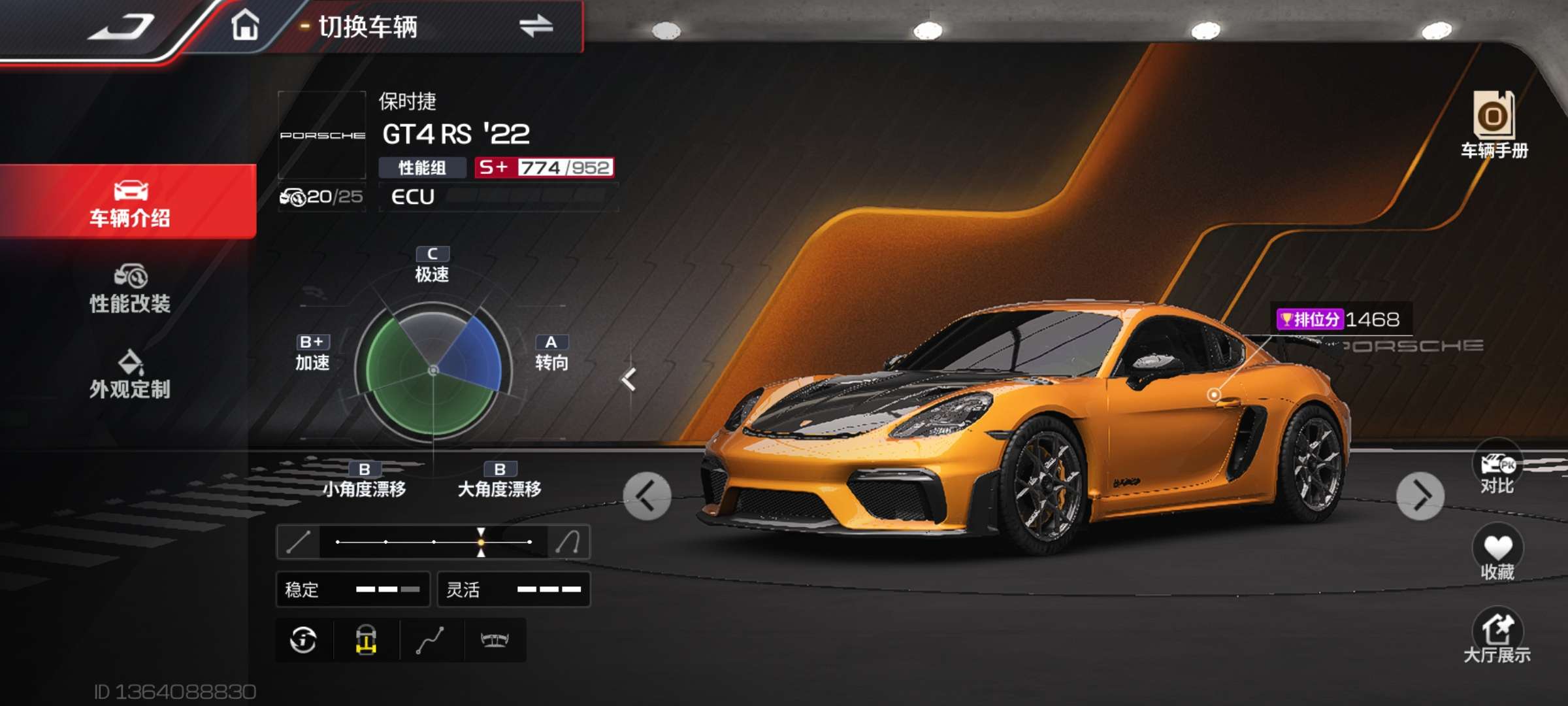This screenshot has width=1568, height=706.
Task: Open the 车辆手册 vehicle manual
Action: [x=1494, y=125]
